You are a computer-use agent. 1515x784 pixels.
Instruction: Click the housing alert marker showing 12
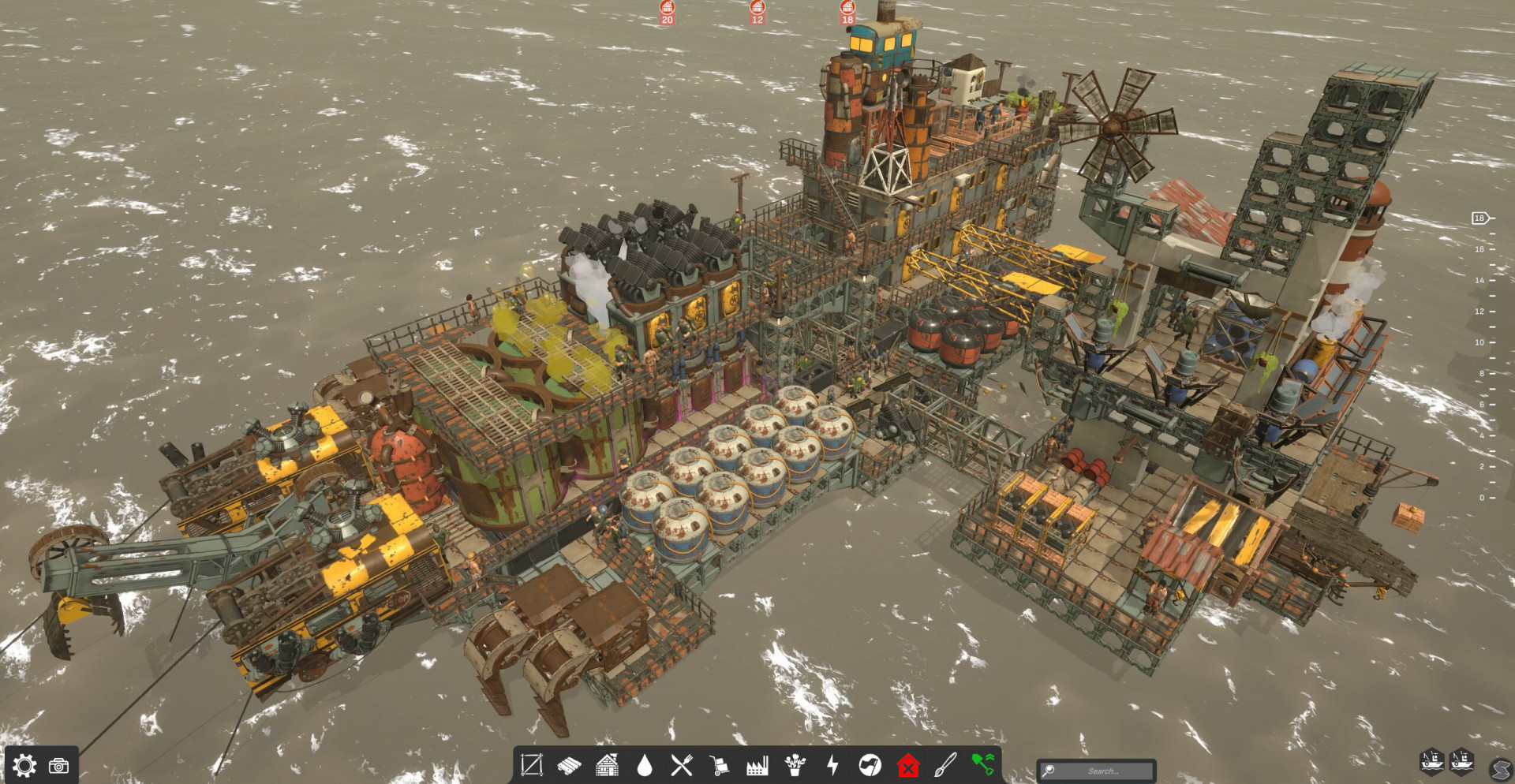tap(757, 13)
